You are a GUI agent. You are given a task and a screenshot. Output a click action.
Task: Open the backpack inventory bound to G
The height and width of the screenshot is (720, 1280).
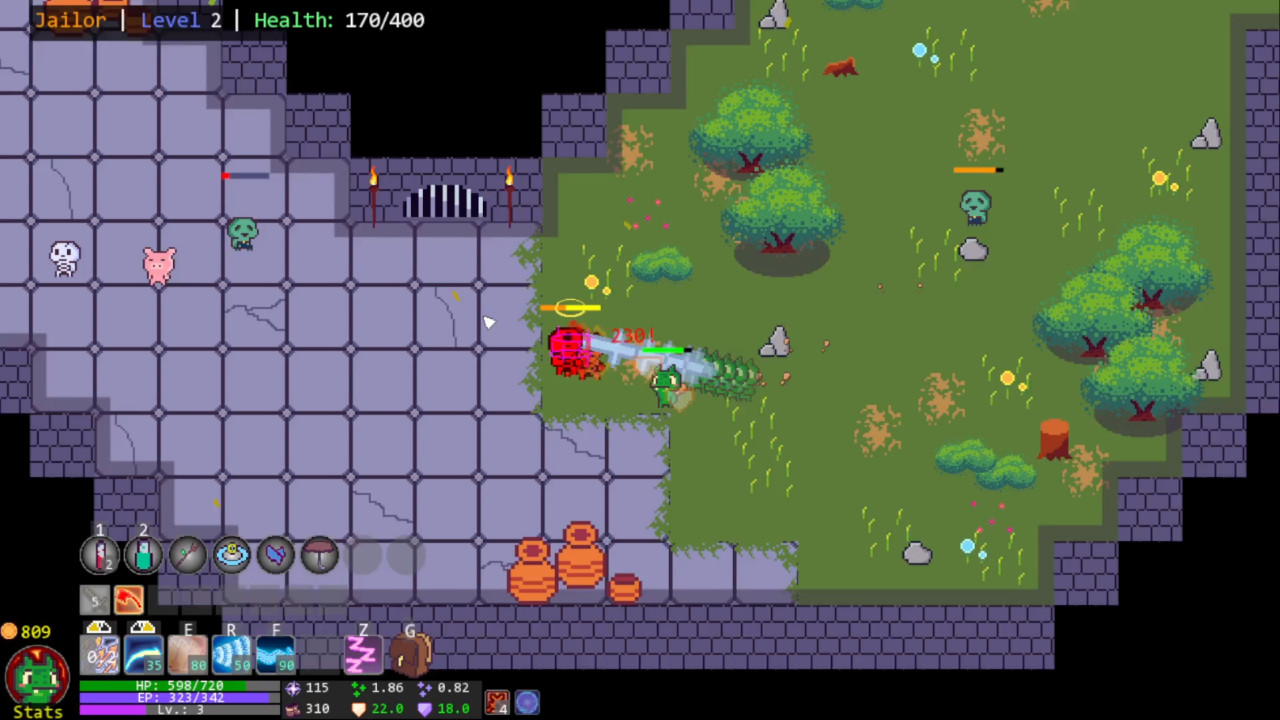409,653
